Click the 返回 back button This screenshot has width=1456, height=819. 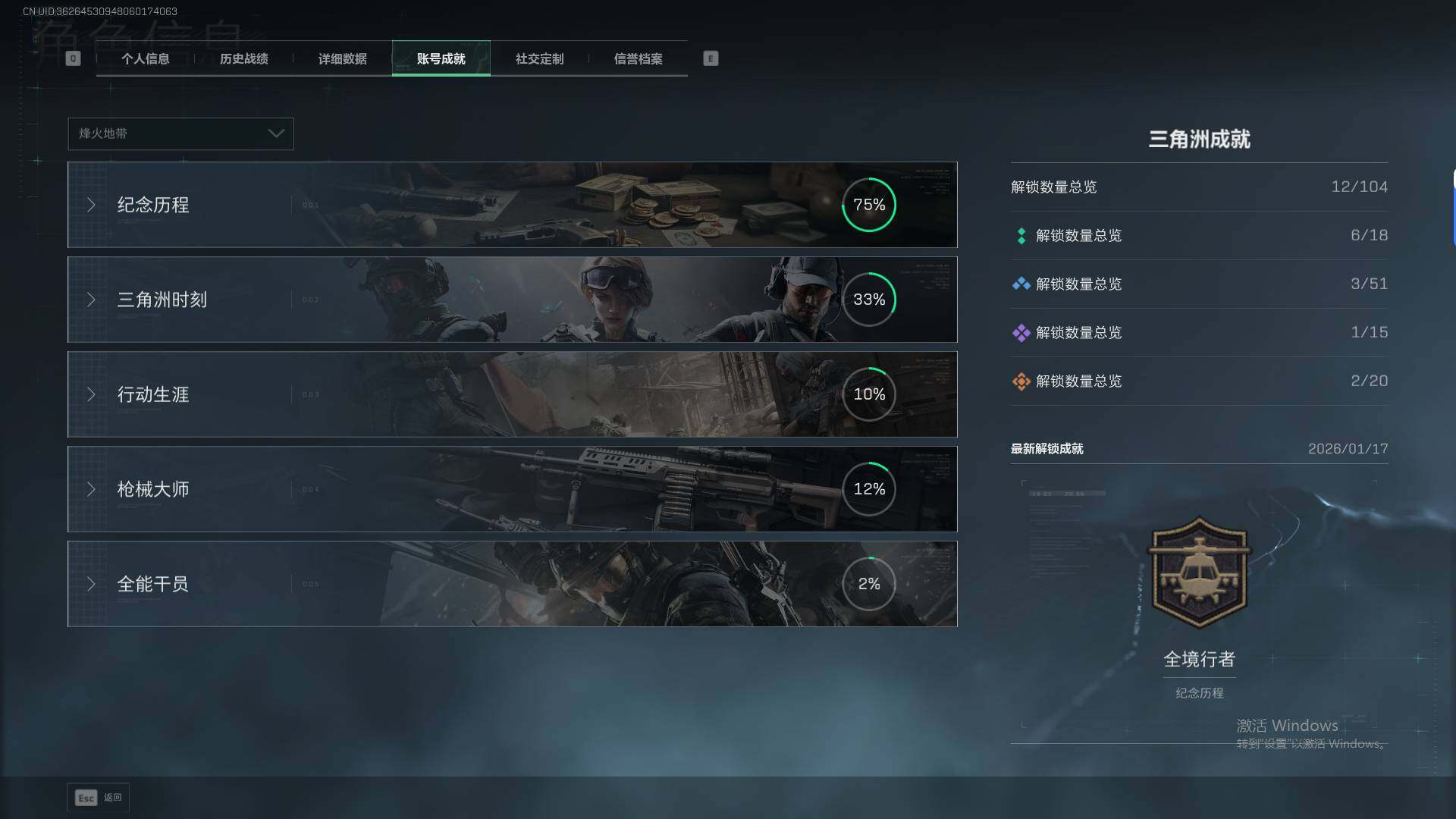pyautogui.click(x=99, y=798)
